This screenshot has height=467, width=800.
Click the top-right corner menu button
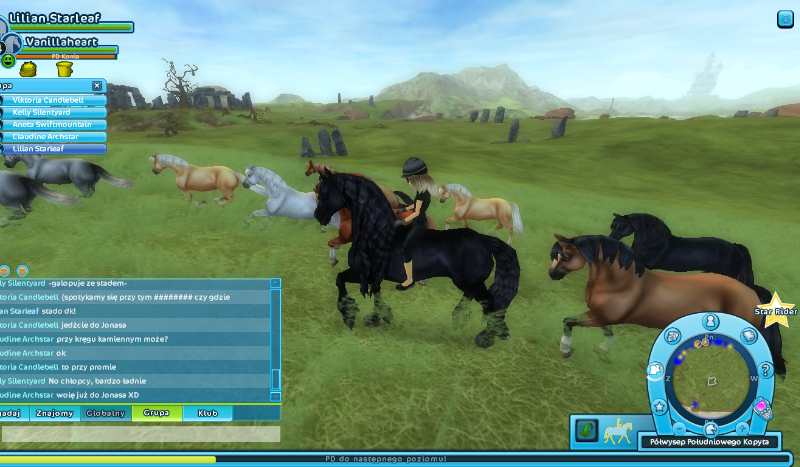[785, 18]
